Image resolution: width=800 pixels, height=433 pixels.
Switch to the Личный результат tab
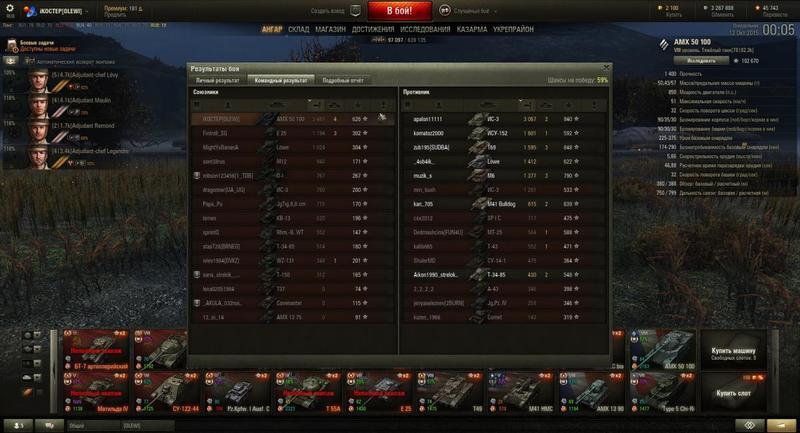[217, 79]
